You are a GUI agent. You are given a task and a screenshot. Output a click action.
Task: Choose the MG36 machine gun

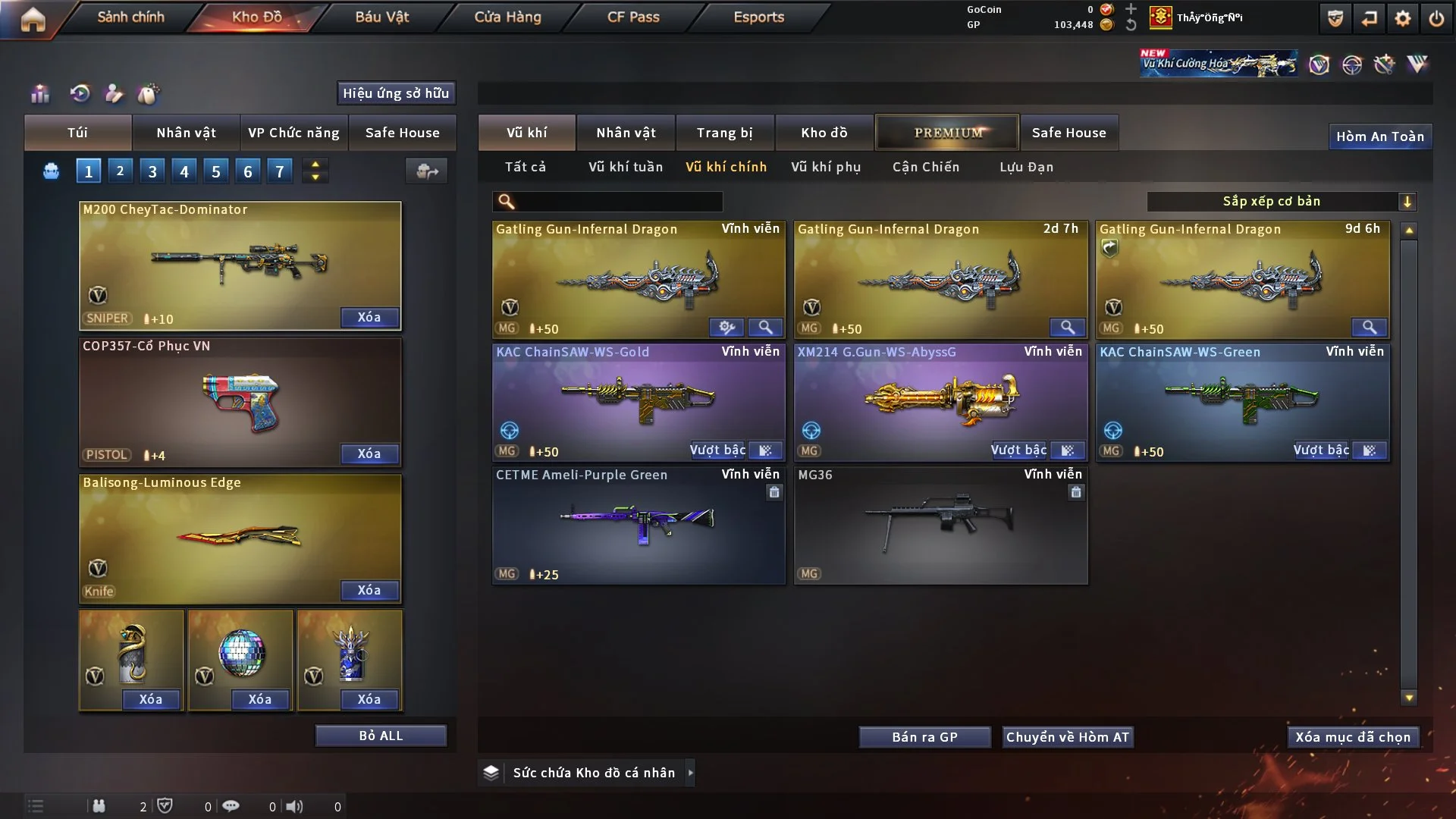click(x=940, y=525)
